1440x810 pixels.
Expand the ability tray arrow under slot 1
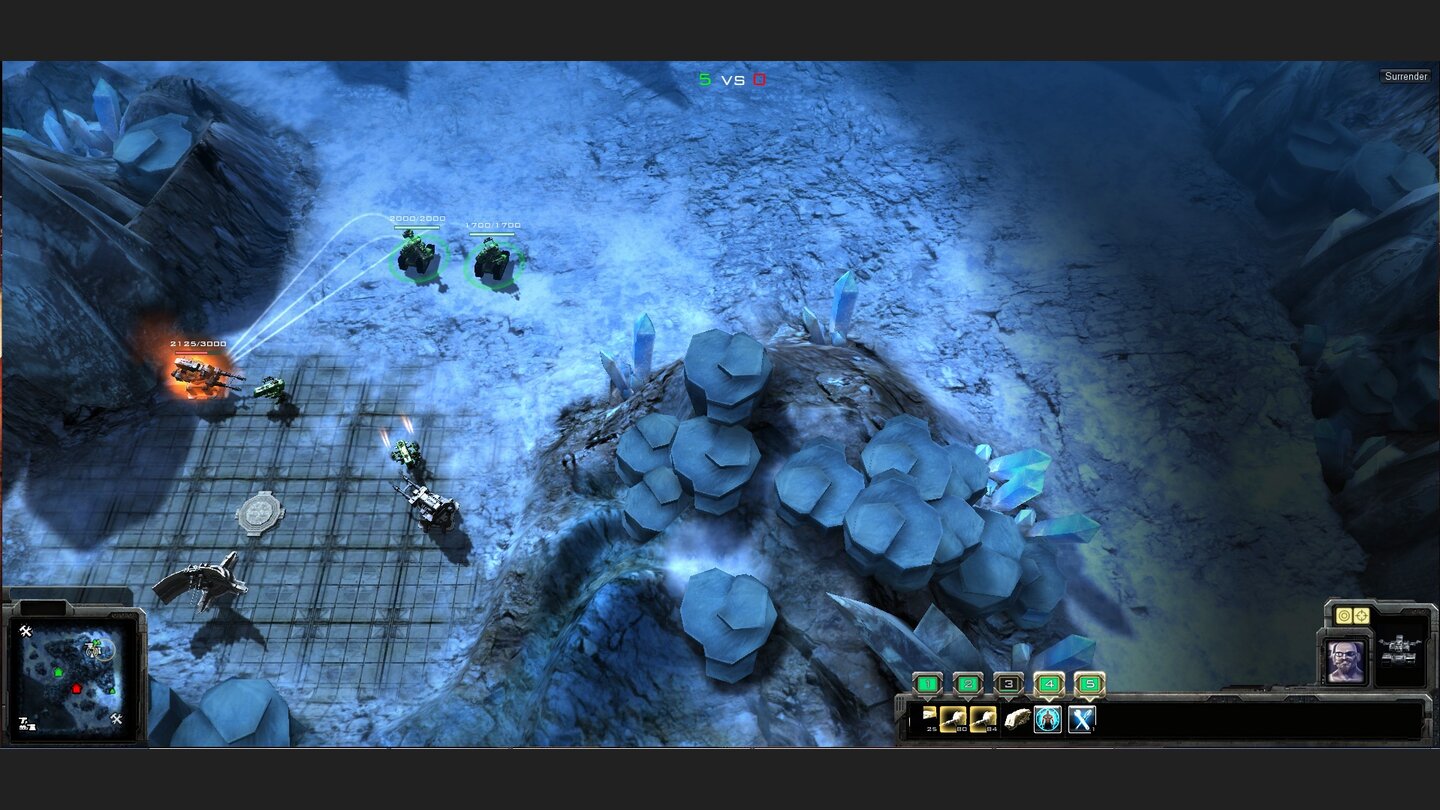point(928,700)
